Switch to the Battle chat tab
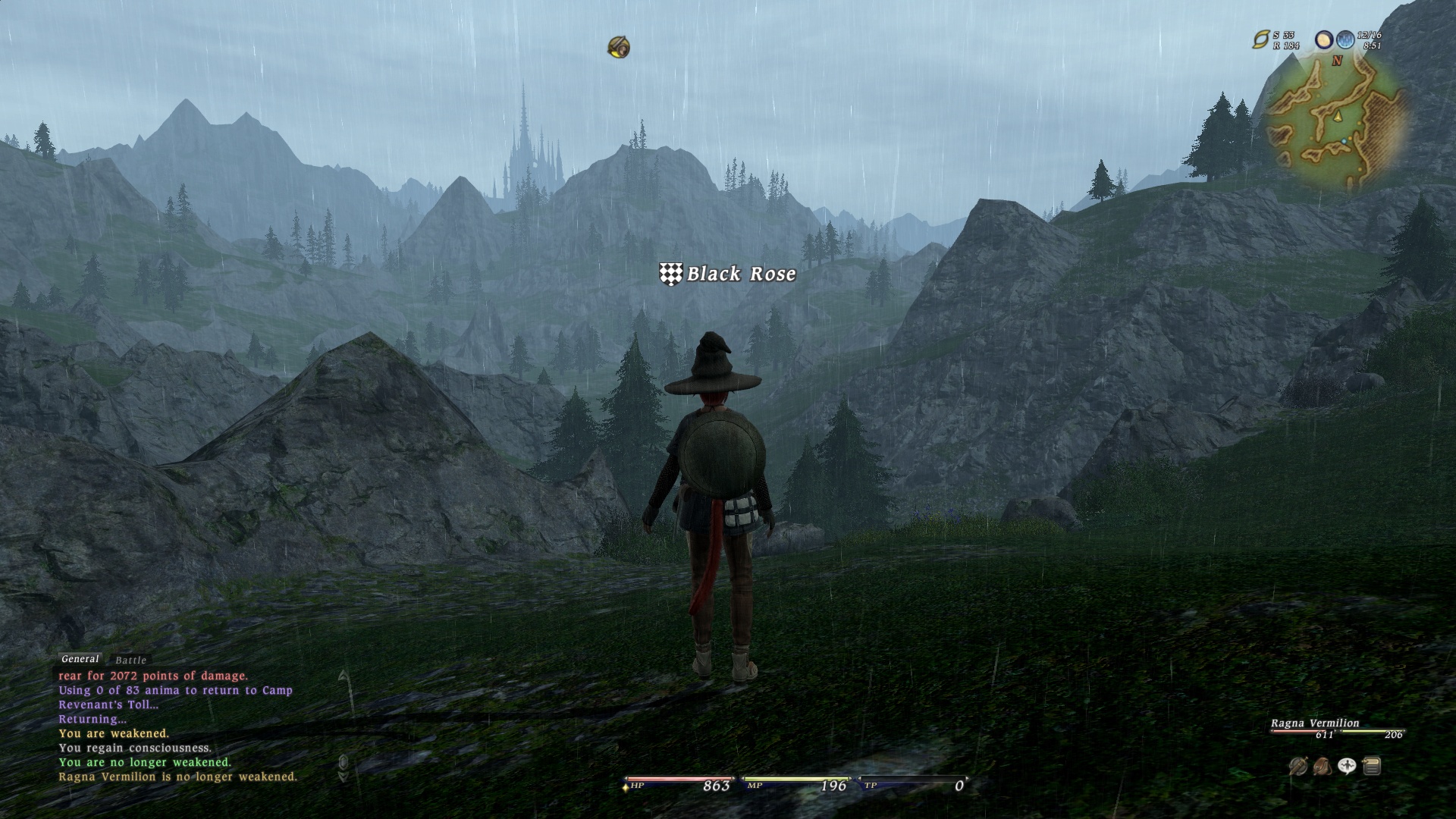 point(130,661)
